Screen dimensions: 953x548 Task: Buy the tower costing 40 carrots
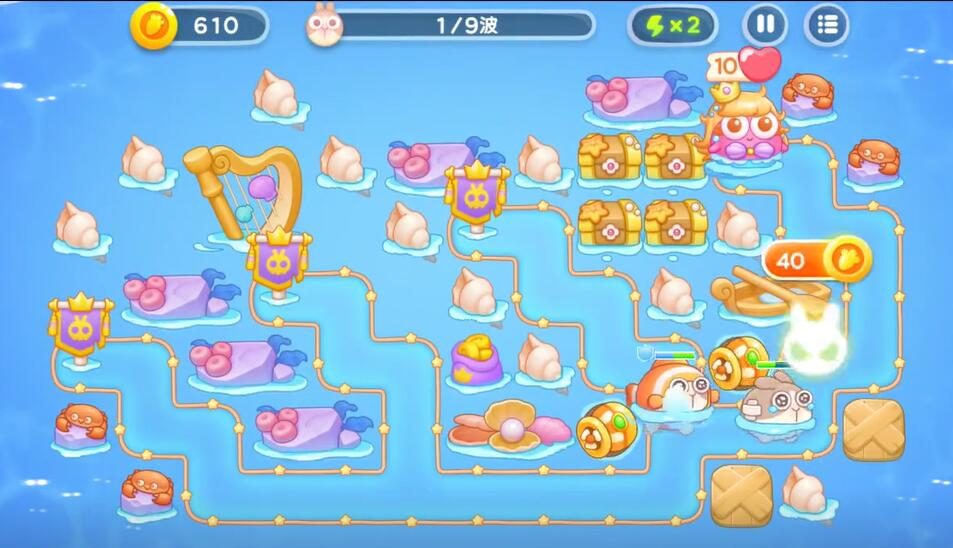pyautogui.click(x=817, y=261)
